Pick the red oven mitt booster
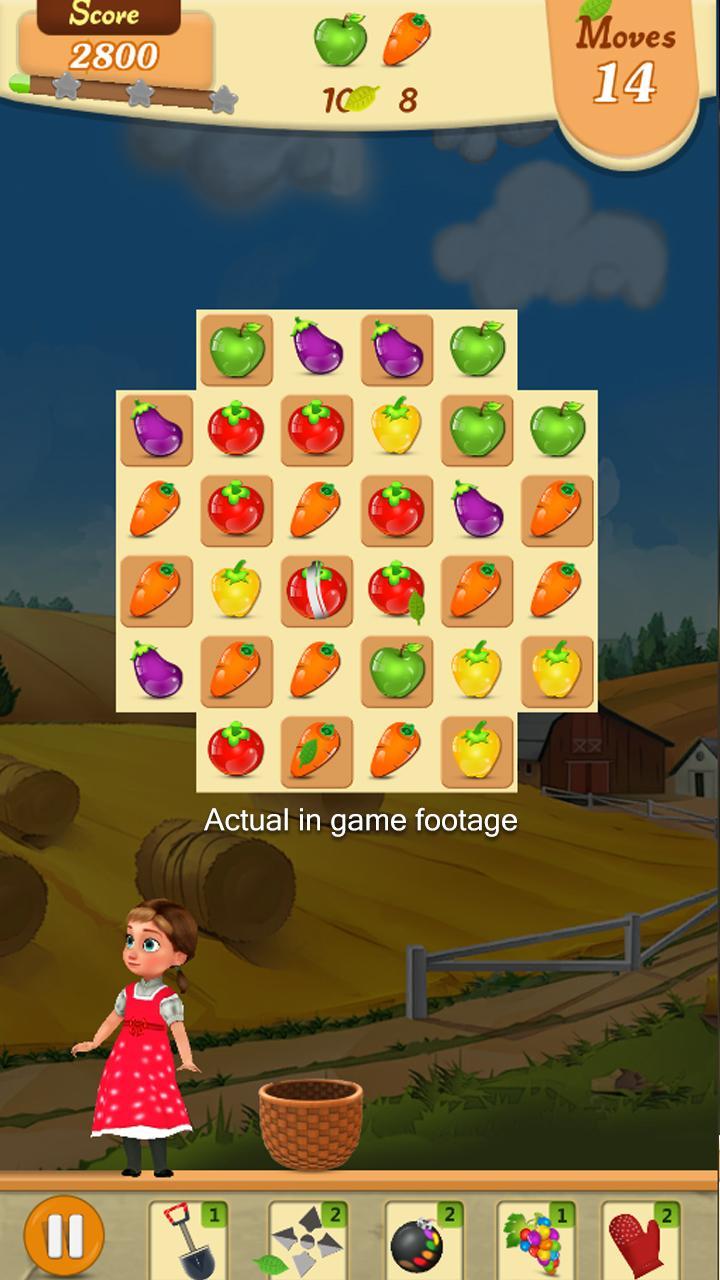The height and width of the screenshot is (1280, 720). tap(640, 1240)
